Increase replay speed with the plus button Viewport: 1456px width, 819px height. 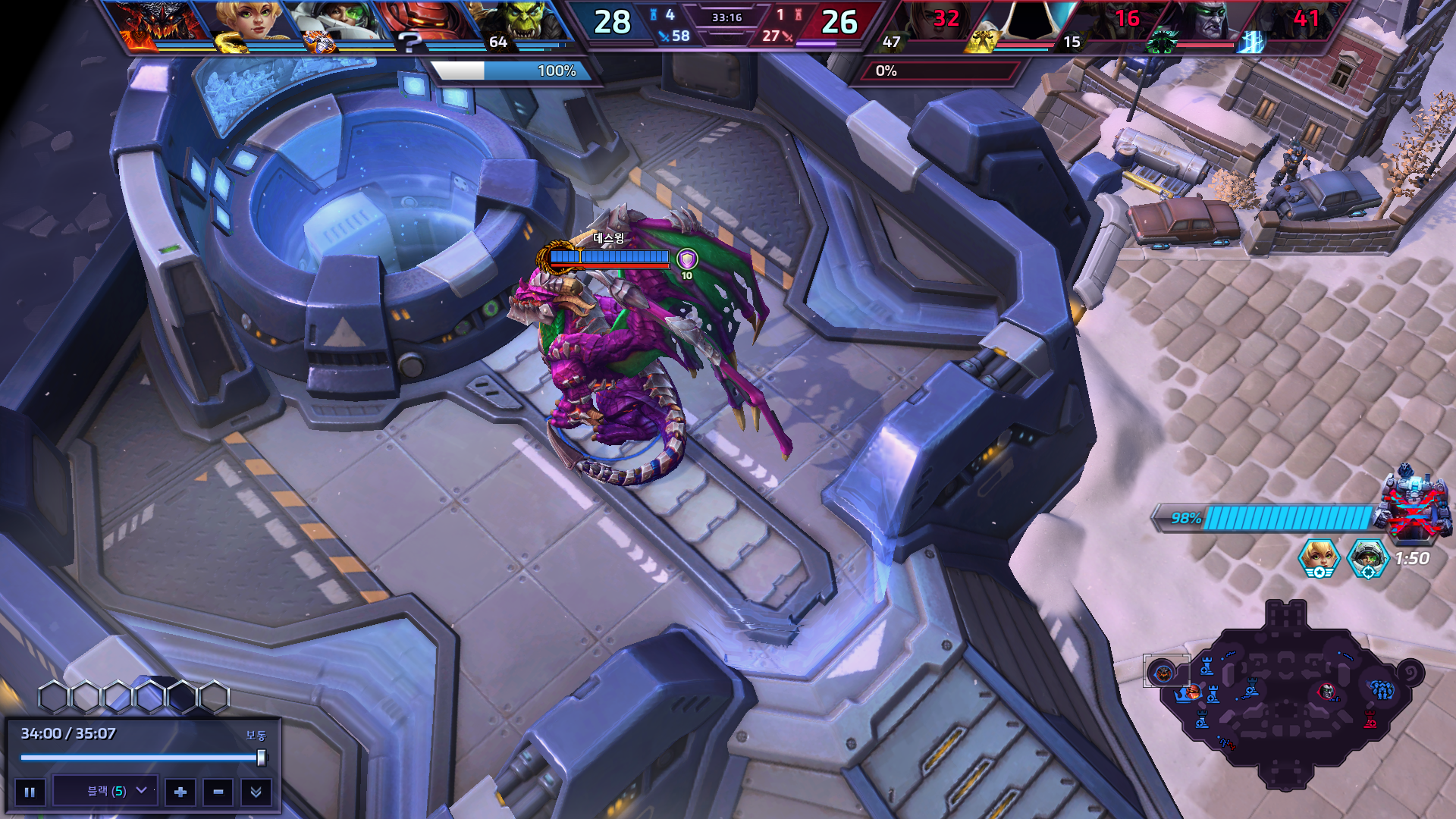[x=180, y=792]
